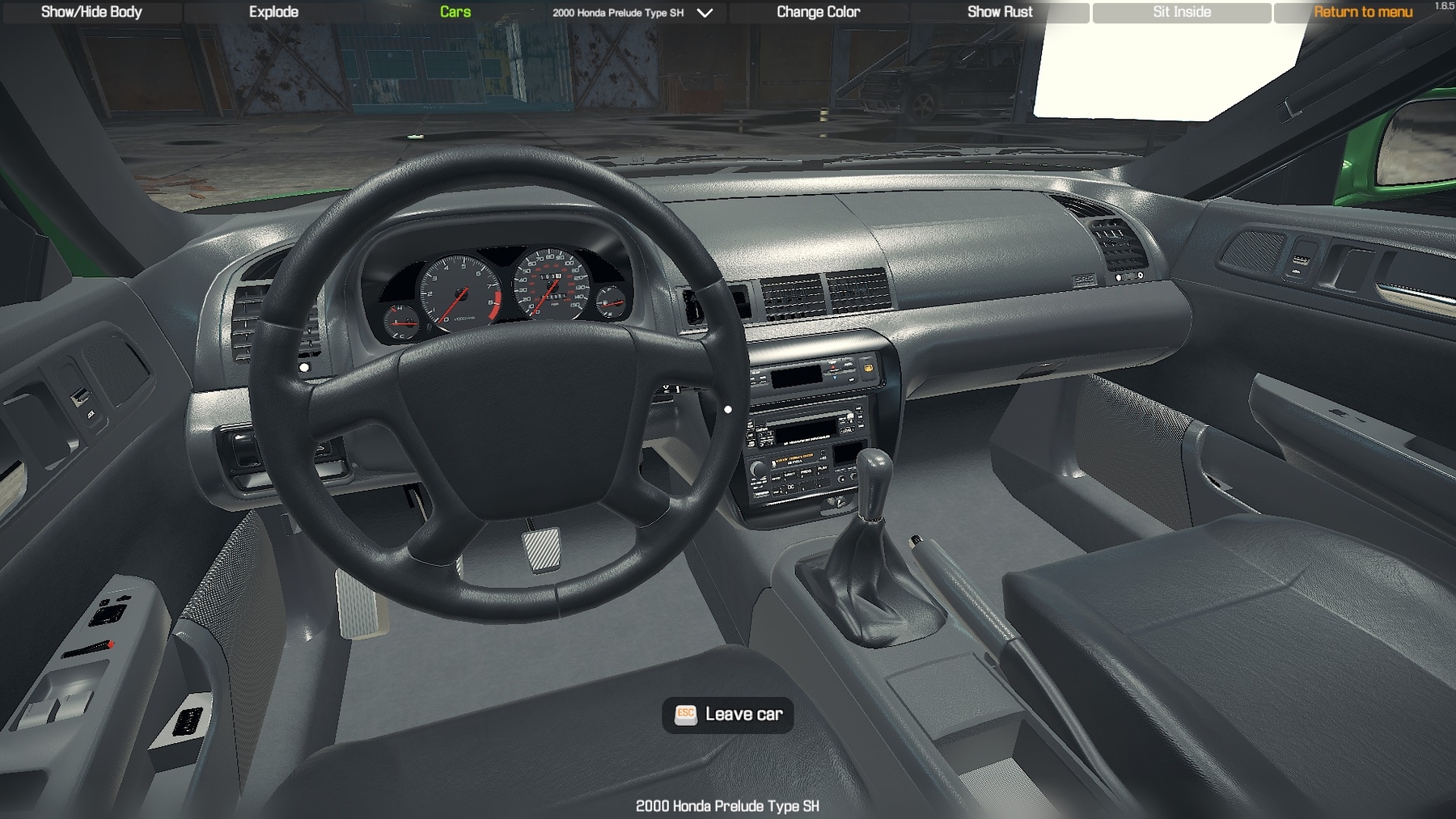The image size is (1456, 819).
Task: Toggle the Show/Hide Body button
Action: tap(91, 12)
